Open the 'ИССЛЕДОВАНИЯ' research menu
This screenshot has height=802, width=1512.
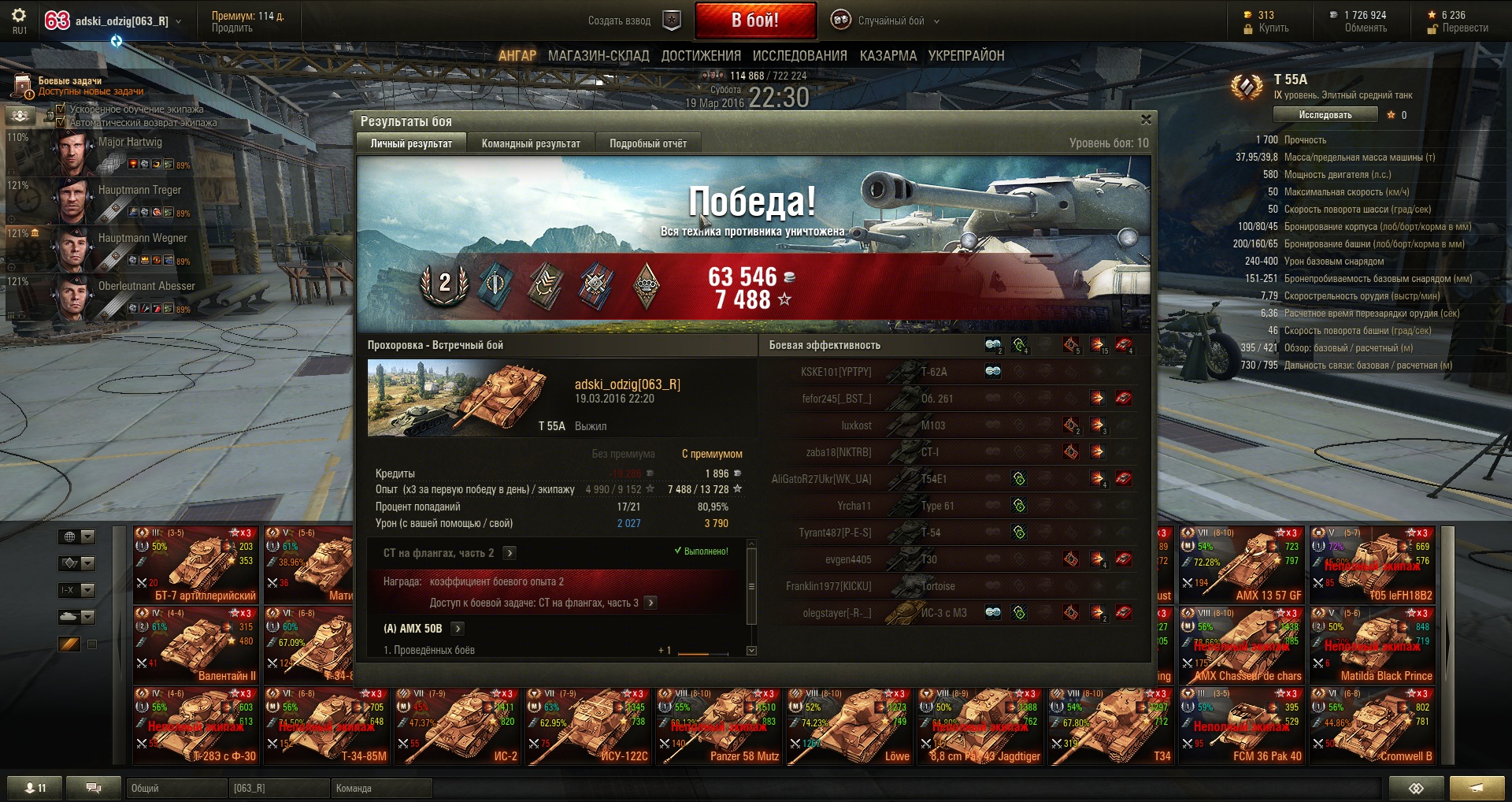click(799, 56)
